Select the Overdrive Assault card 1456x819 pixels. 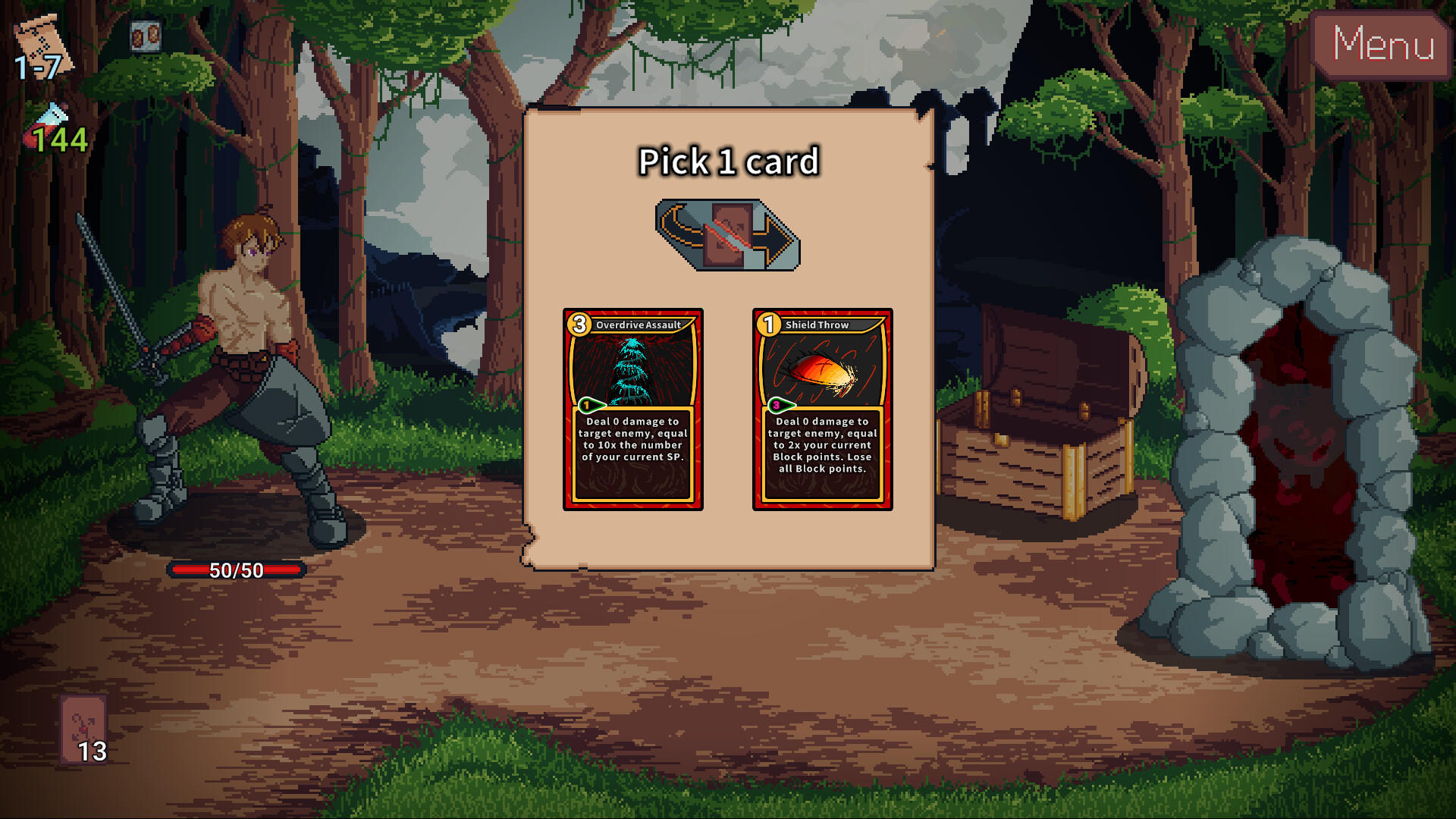[633, 409]
